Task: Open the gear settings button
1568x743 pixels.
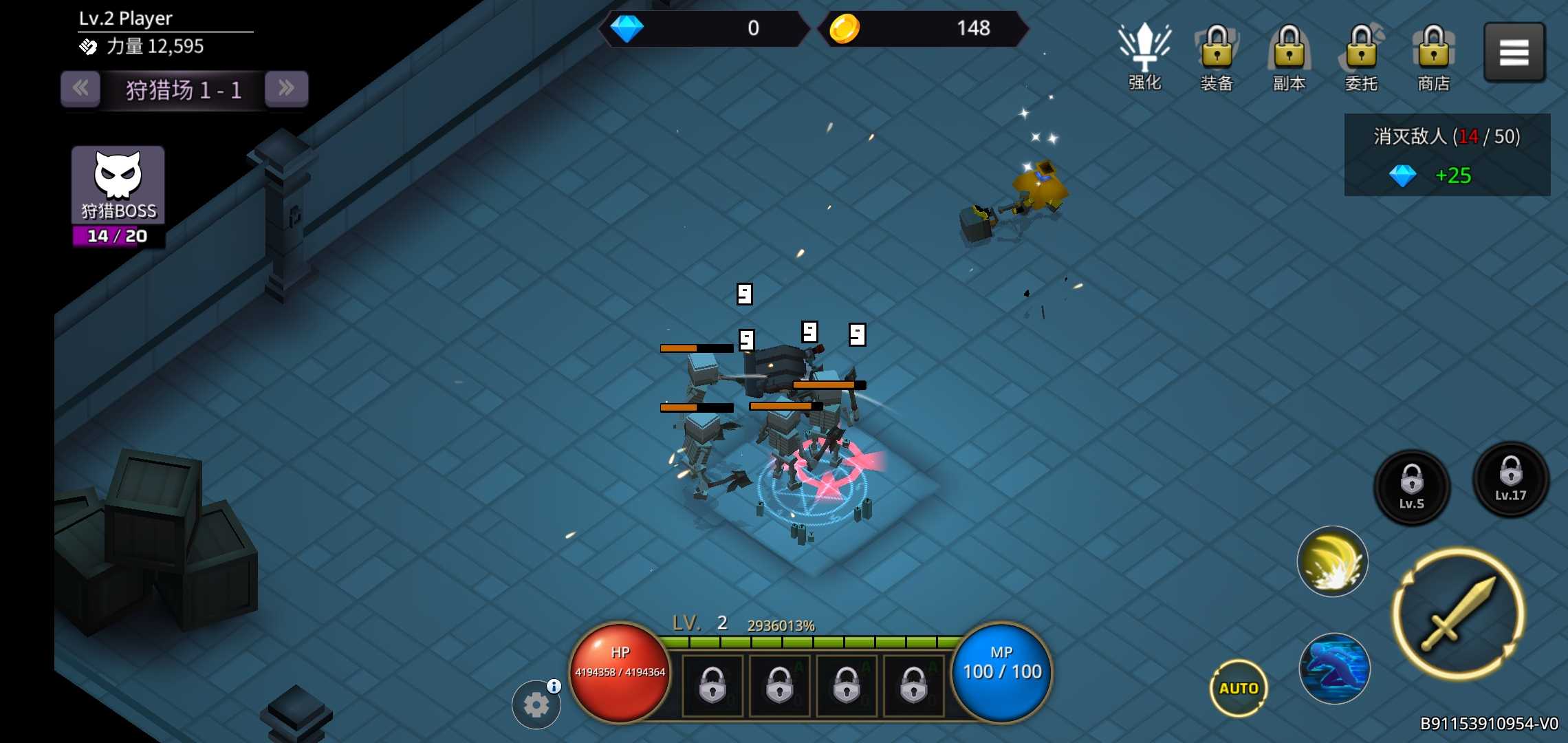Action: [536, 705]
